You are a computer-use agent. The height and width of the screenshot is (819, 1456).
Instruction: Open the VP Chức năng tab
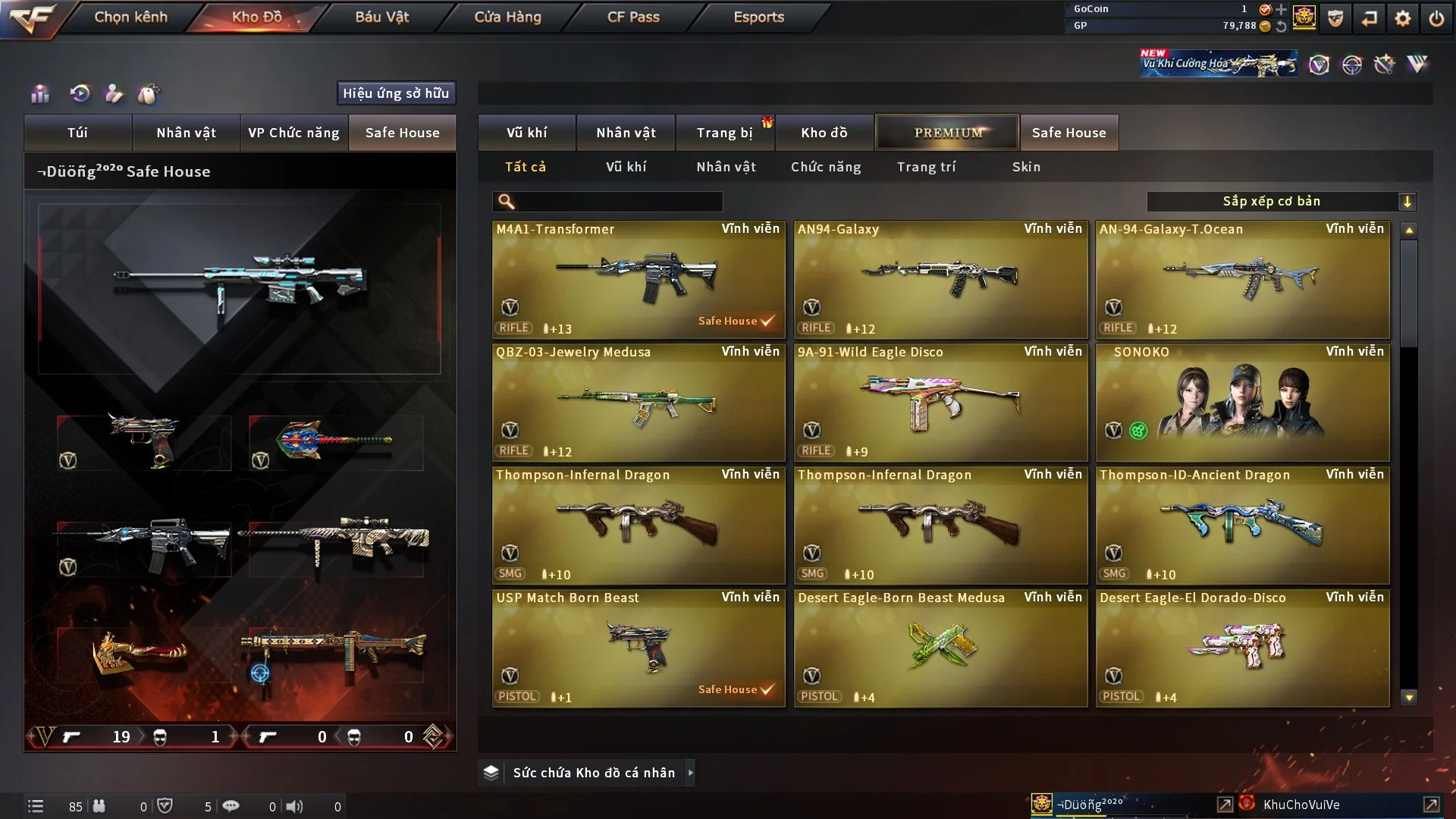point(293,133)
